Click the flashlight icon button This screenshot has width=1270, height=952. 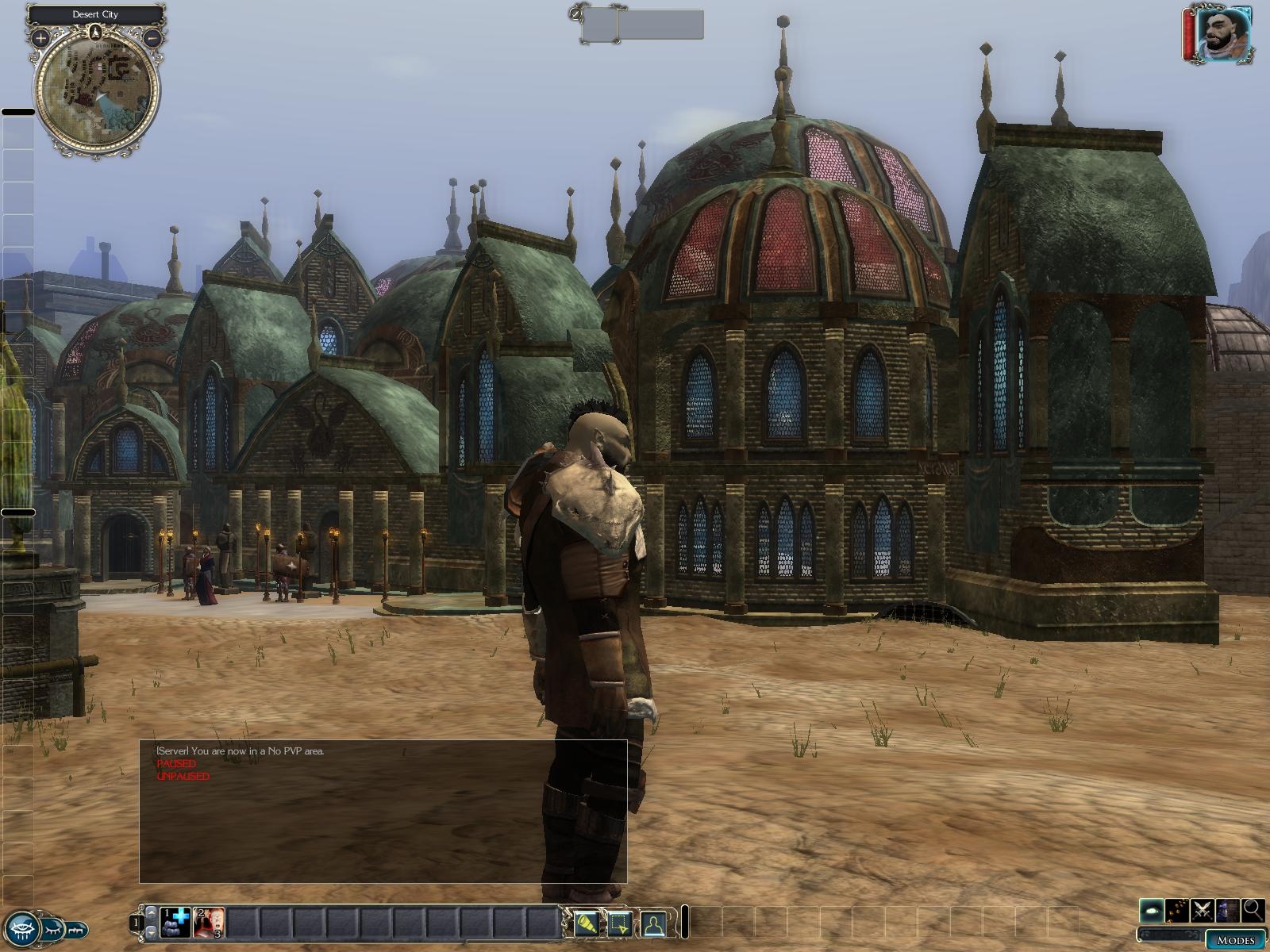tap(586, 924)
